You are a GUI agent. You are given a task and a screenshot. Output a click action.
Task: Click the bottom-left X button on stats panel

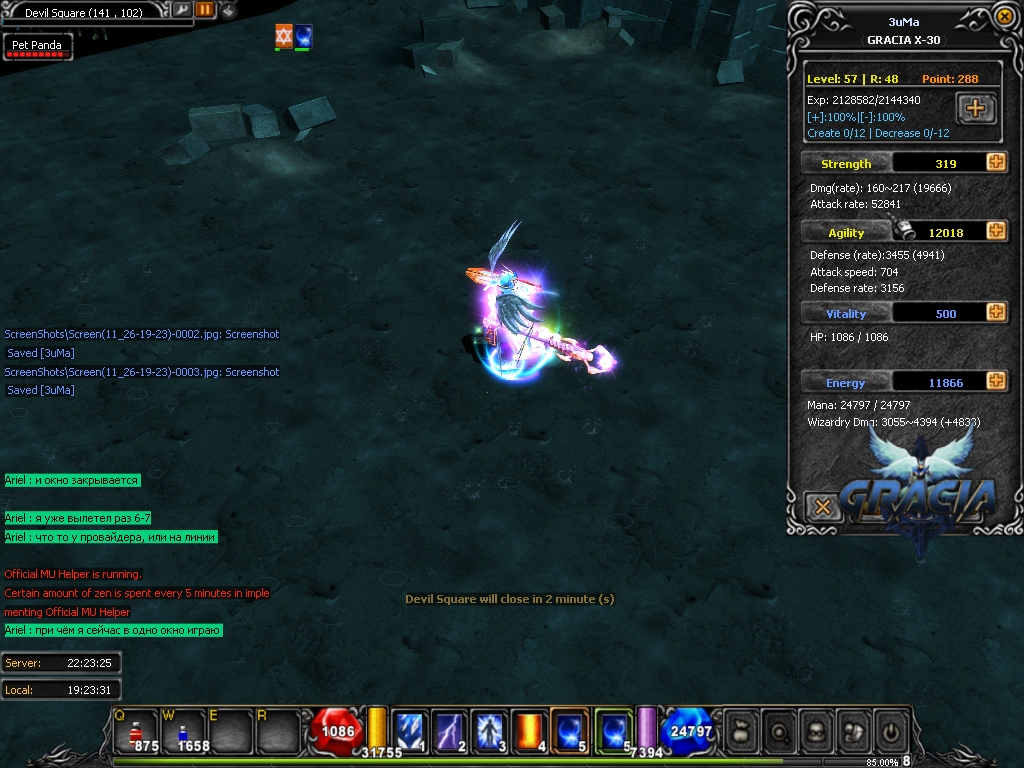(822, 507)
